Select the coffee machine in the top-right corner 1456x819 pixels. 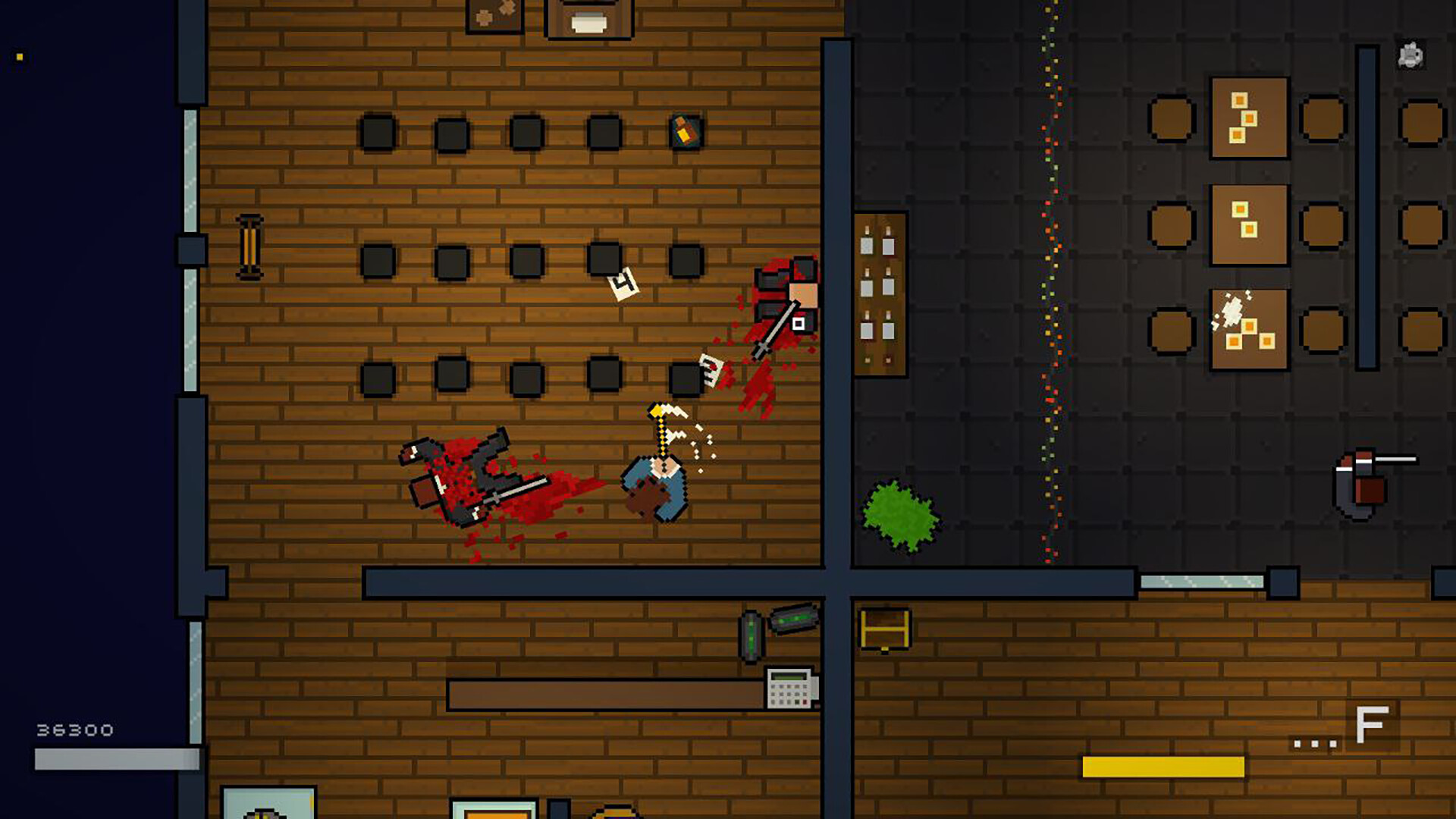pos(1409,55)
